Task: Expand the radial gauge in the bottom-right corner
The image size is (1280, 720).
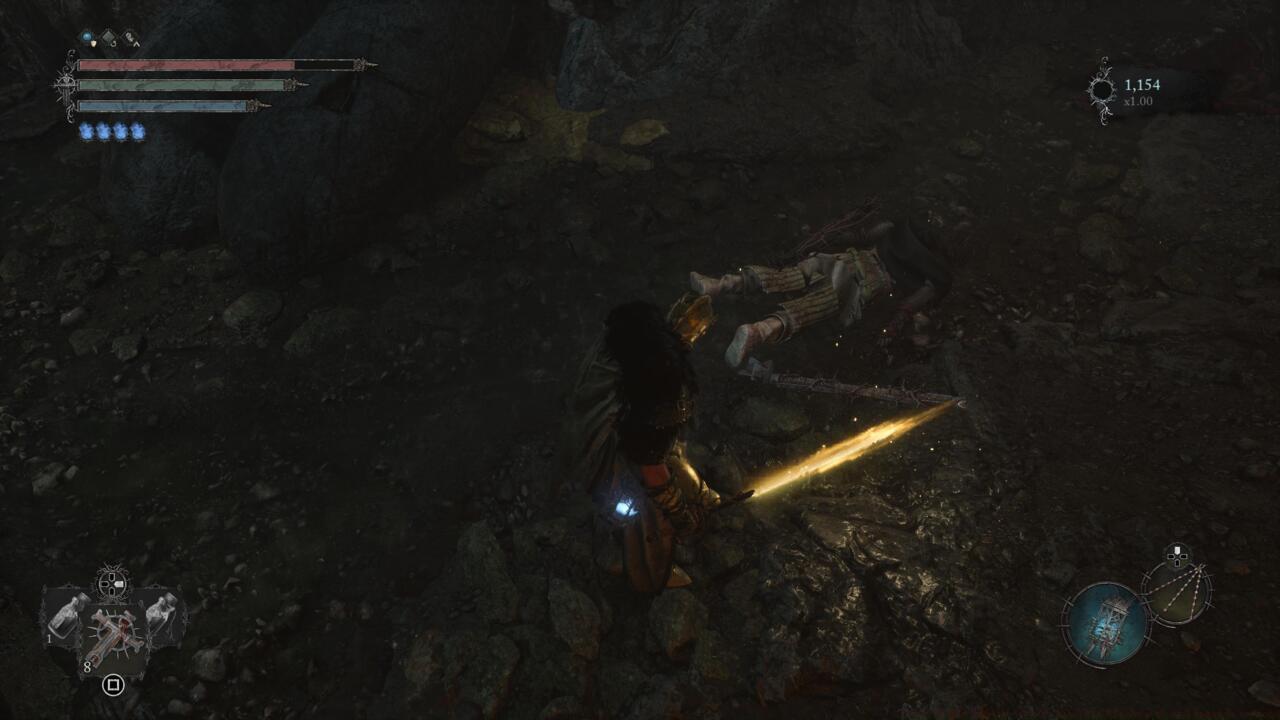Action: pos(1179,592)
